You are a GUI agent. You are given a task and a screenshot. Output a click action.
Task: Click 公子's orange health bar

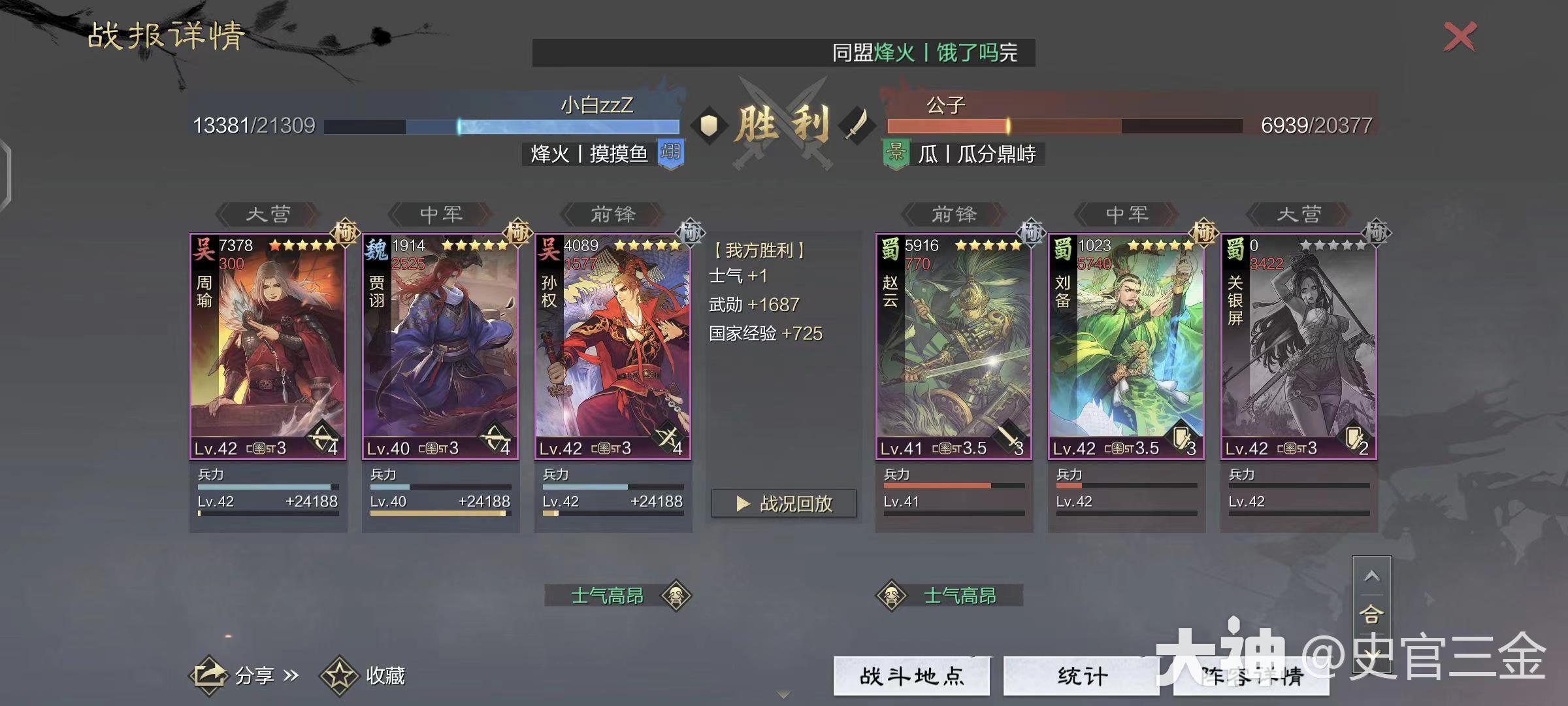(x=947, y=123)
